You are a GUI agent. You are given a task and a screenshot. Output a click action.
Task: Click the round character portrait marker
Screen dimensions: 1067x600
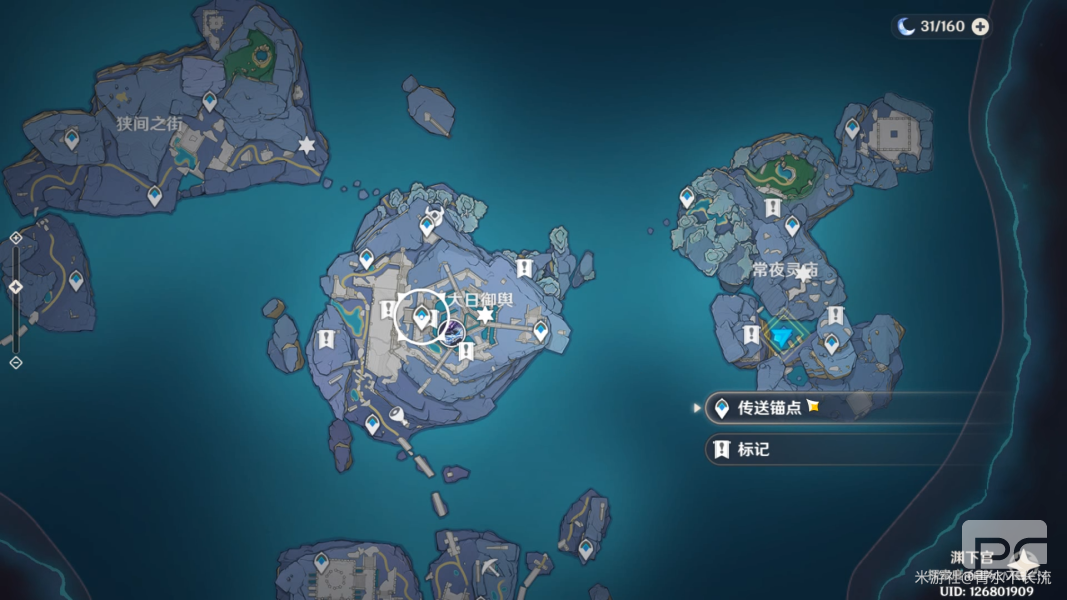point(452,331)
